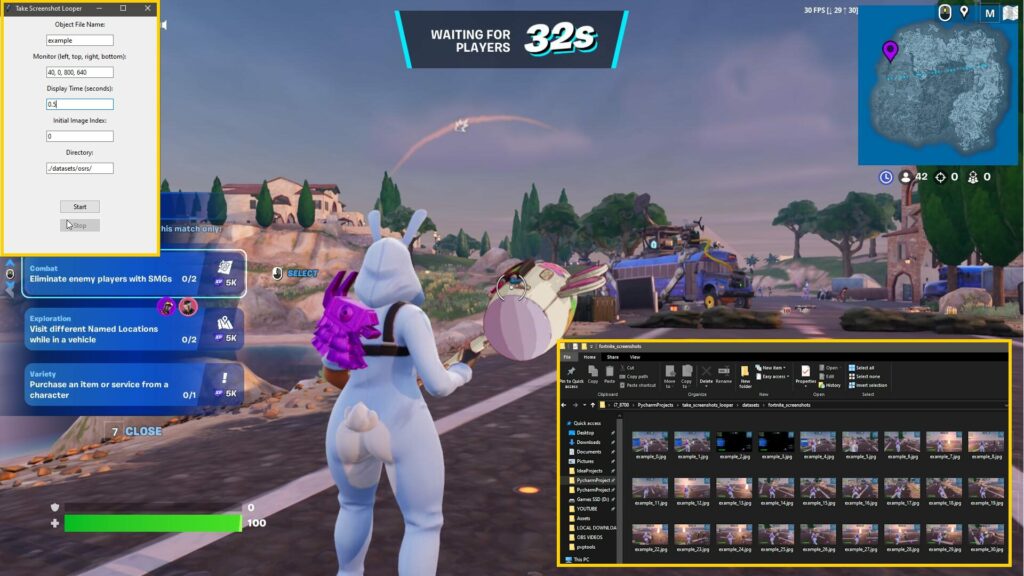Open the full map with the folded-map icon
Screen dimensions: 1024x576
tap(1012, 13)
